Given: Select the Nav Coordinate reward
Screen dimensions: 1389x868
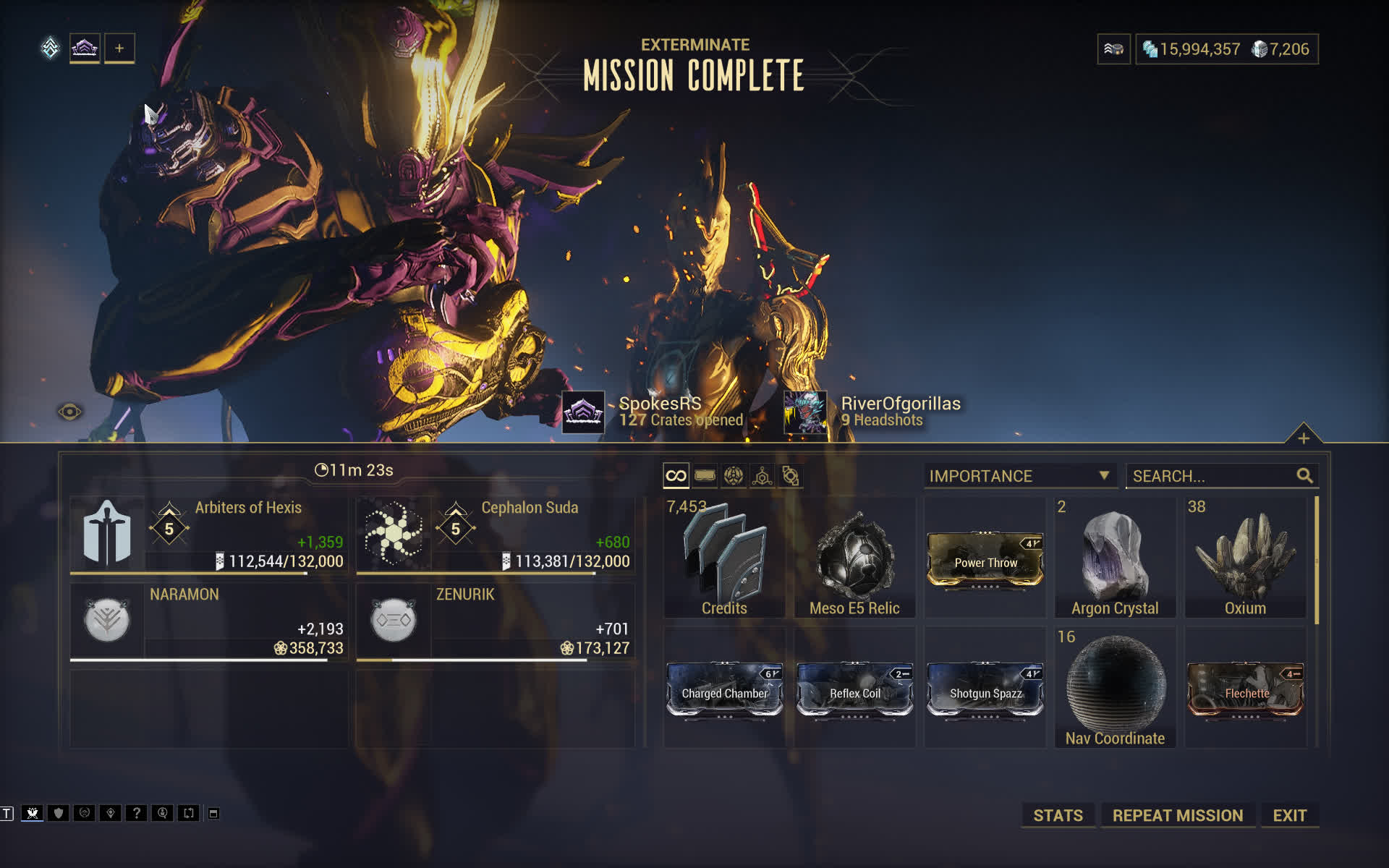Looking at the screenshot, I should pos(1115,687).
